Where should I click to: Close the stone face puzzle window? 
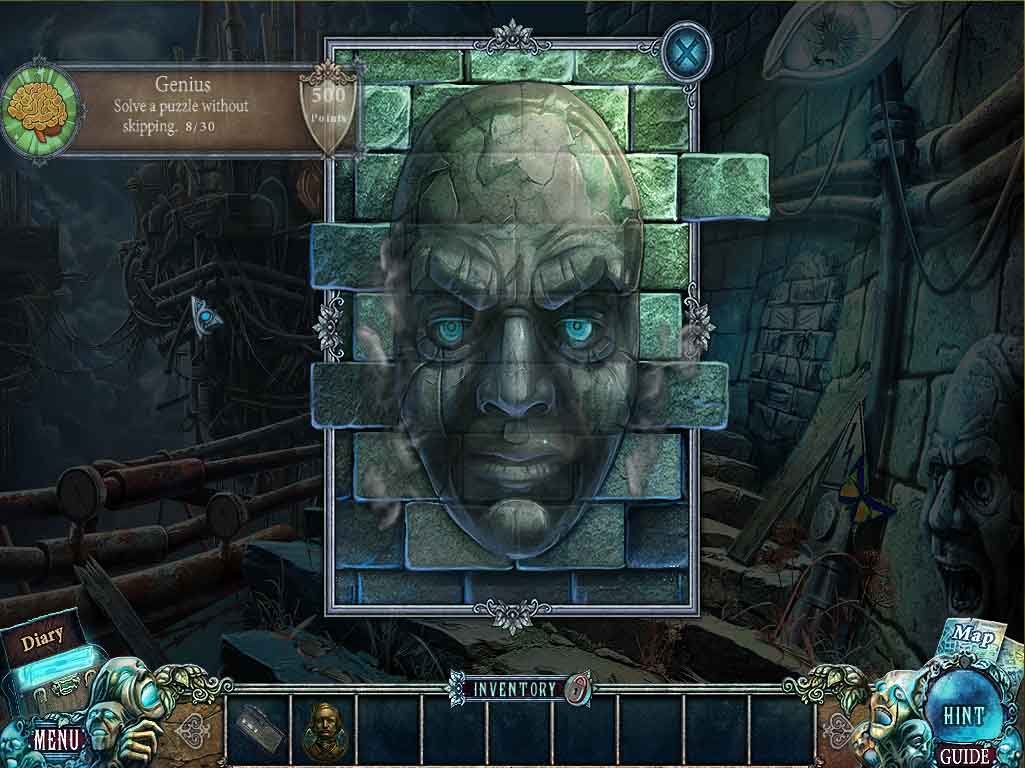pos(687,50)
